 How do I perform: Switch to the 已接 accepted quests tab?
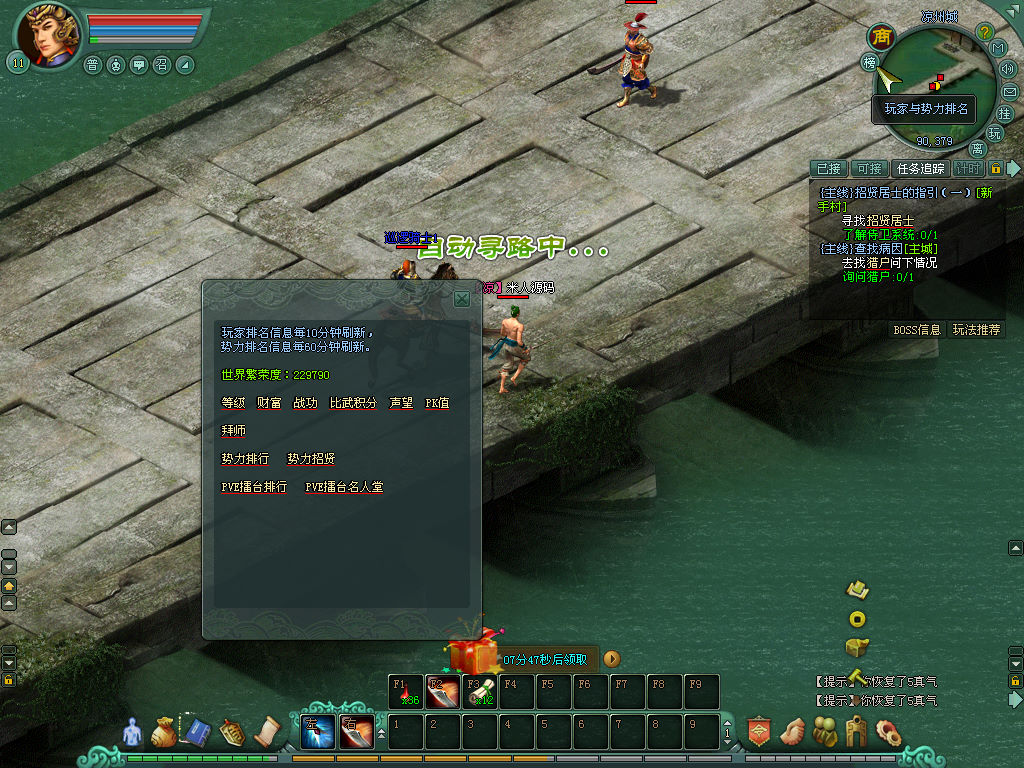click(x=828, y=169)
